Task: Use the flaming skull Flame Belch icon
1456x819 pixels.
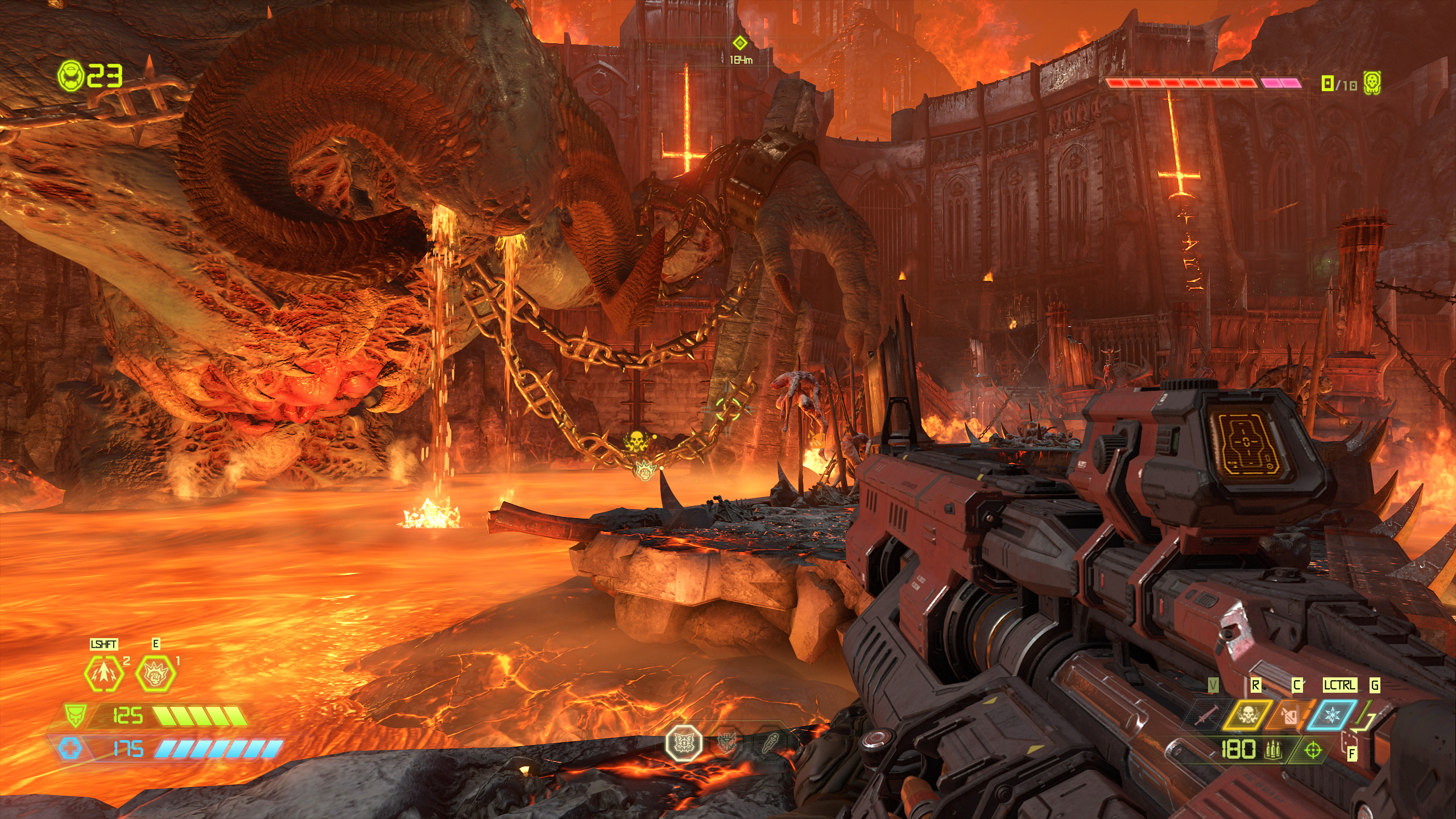Action: (1248, 715)
